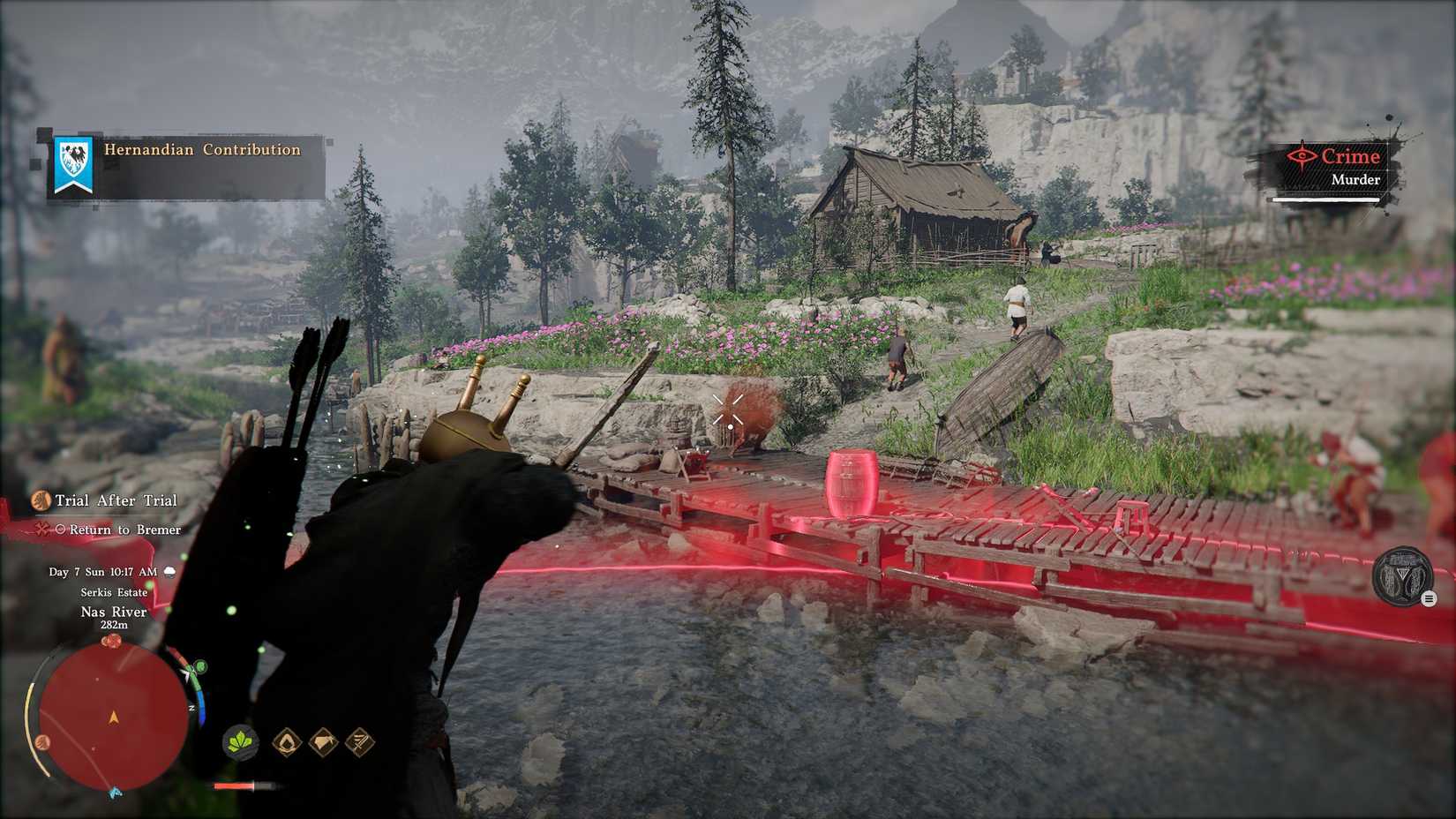Select the orange Trial After Trial quest emblem

(x=40, y=500)
